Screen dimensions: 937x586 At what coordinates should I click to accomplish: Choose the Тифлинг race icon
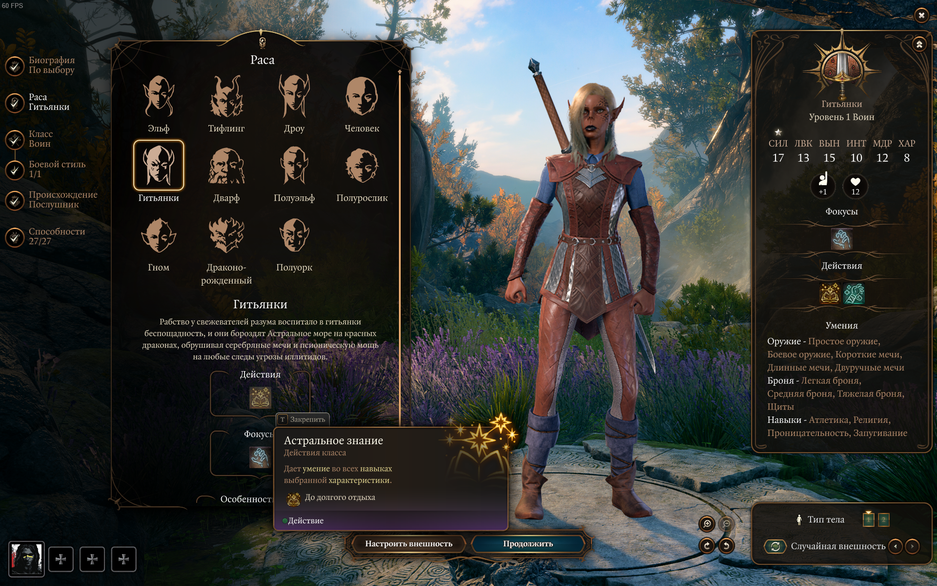(x=226, y=97)
